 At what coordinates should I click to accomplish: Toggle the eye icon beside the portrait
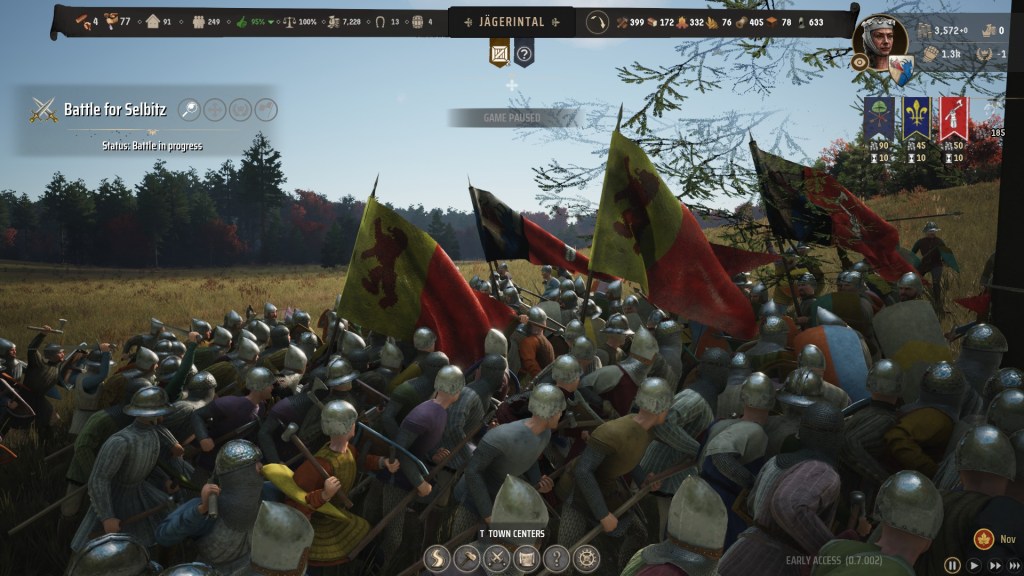pos(860,62)
